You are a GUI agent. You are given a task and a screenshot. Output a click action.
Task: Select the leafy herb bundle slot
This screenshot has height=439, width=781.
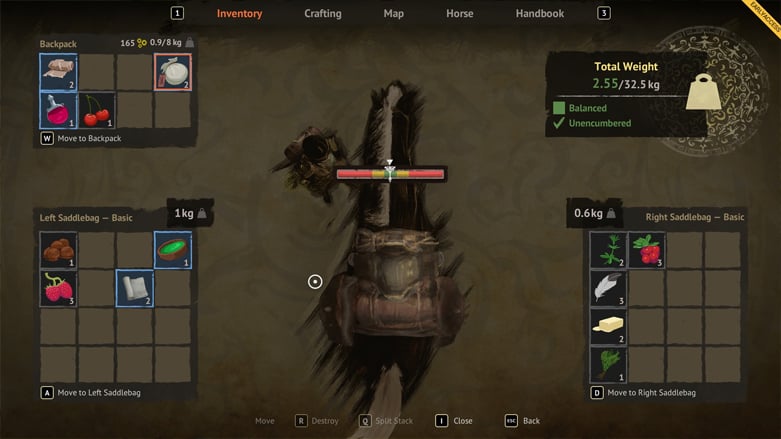click(608, 364)
